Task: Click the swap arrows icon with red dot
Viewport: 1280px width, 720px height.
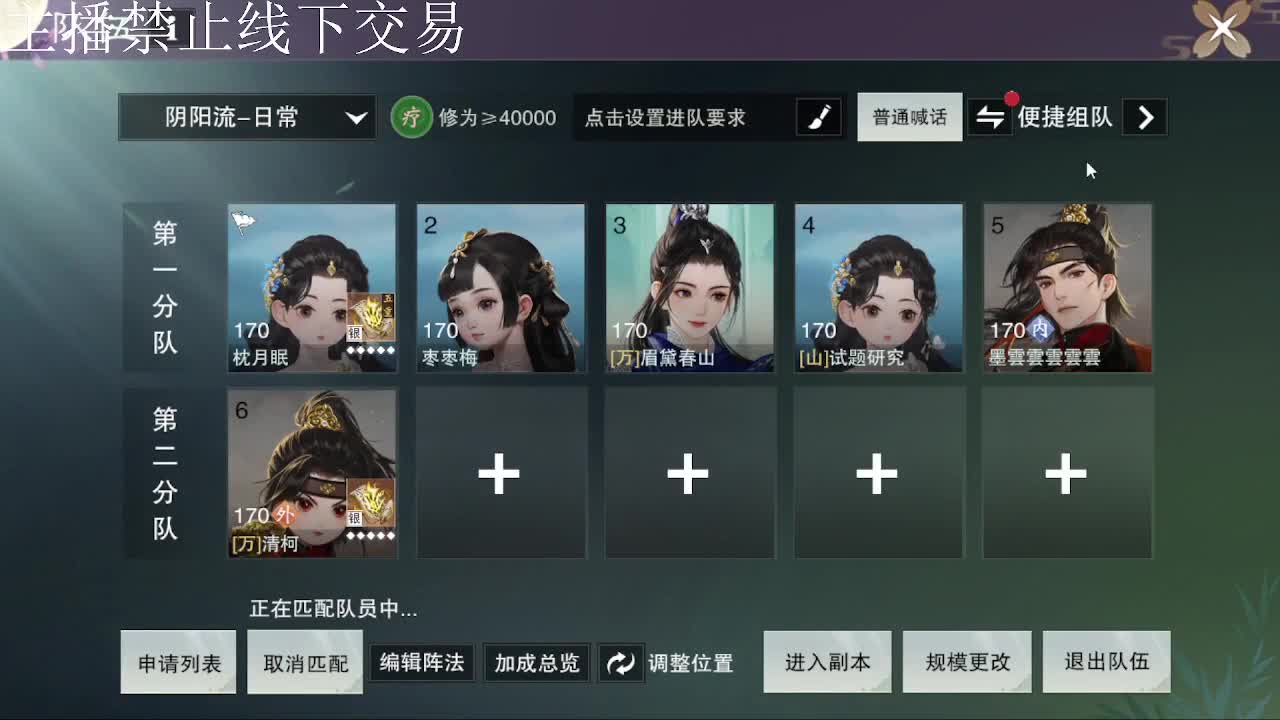Action: pos(989,117)
